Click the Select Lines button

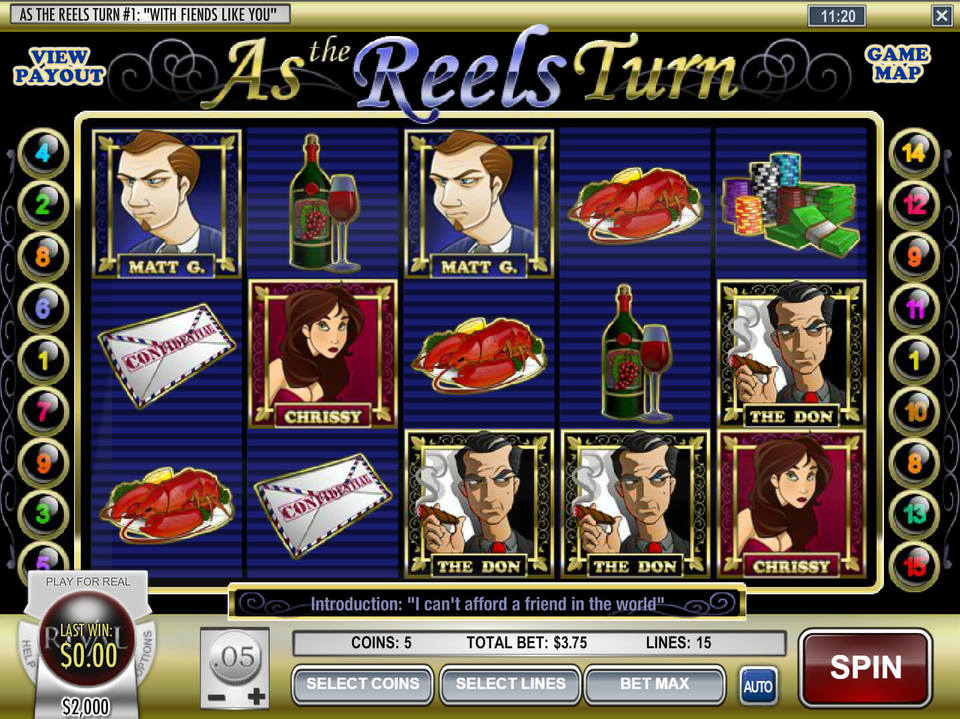pyautogui.click(x=510, y=685)
